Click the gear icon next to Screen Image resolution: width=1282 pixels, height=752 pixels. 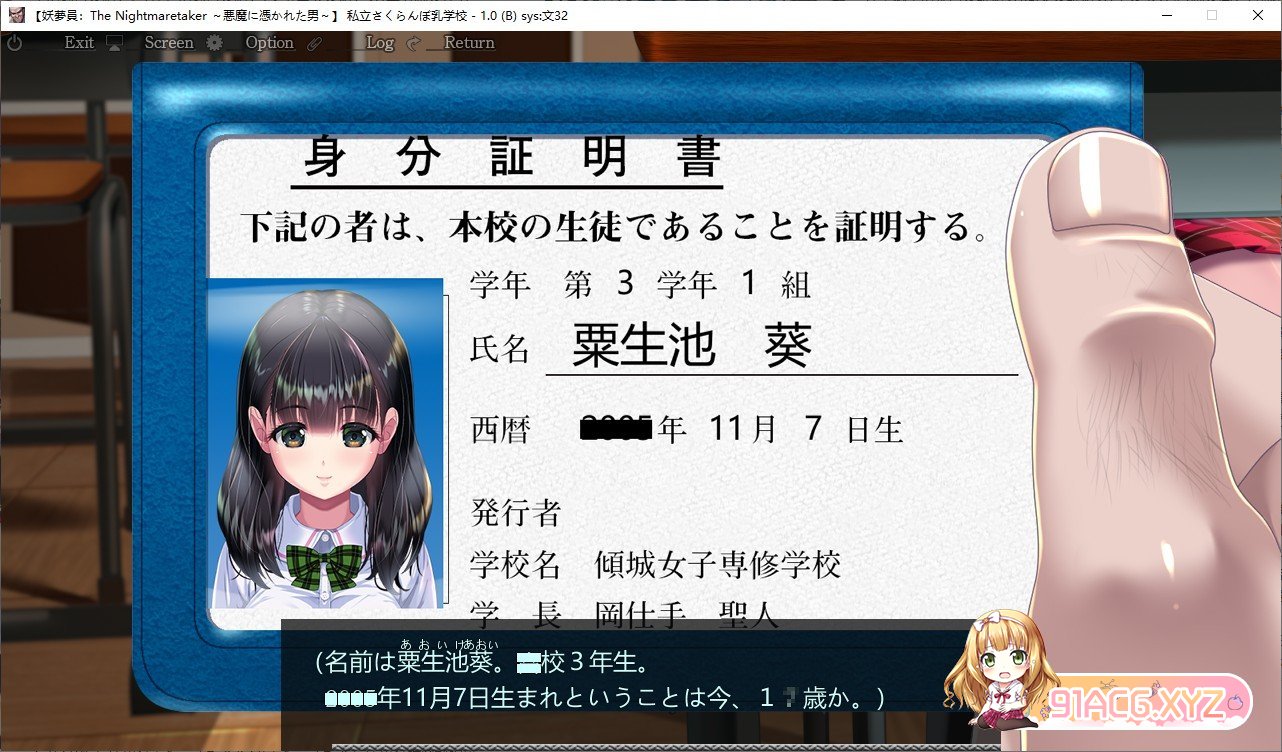click(x=216, y=42)
